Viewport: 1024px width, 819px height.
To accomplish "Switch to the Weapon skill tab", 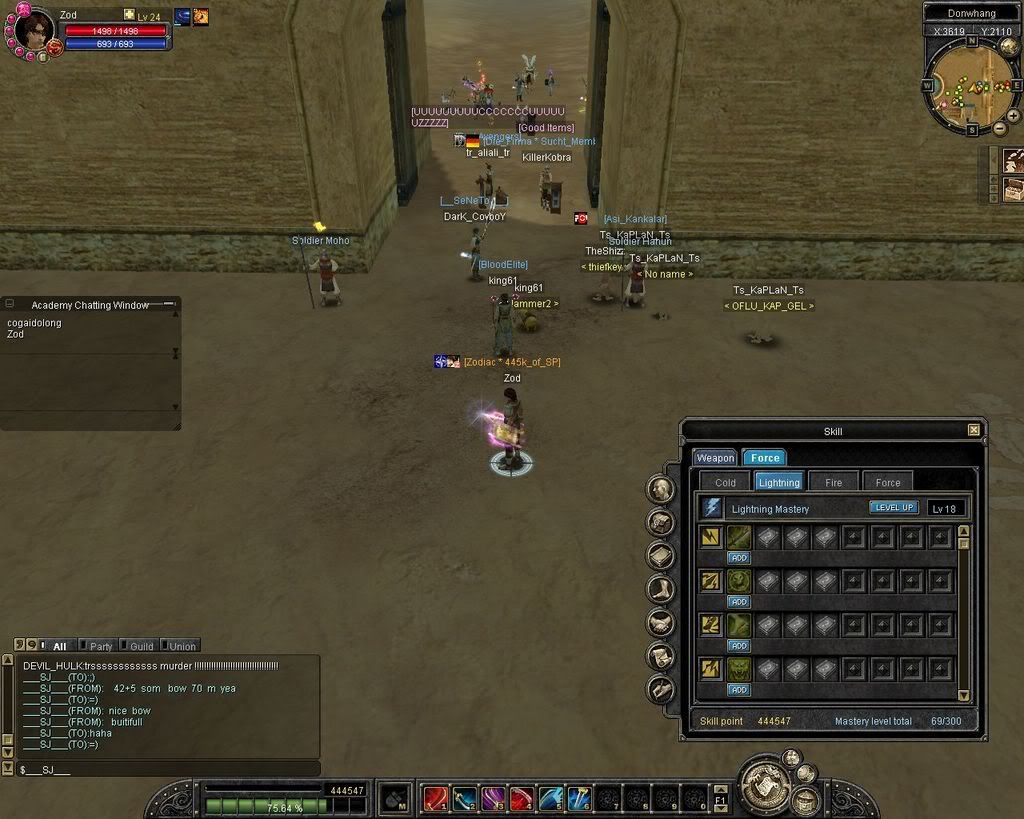I will [x=715, y=458].
